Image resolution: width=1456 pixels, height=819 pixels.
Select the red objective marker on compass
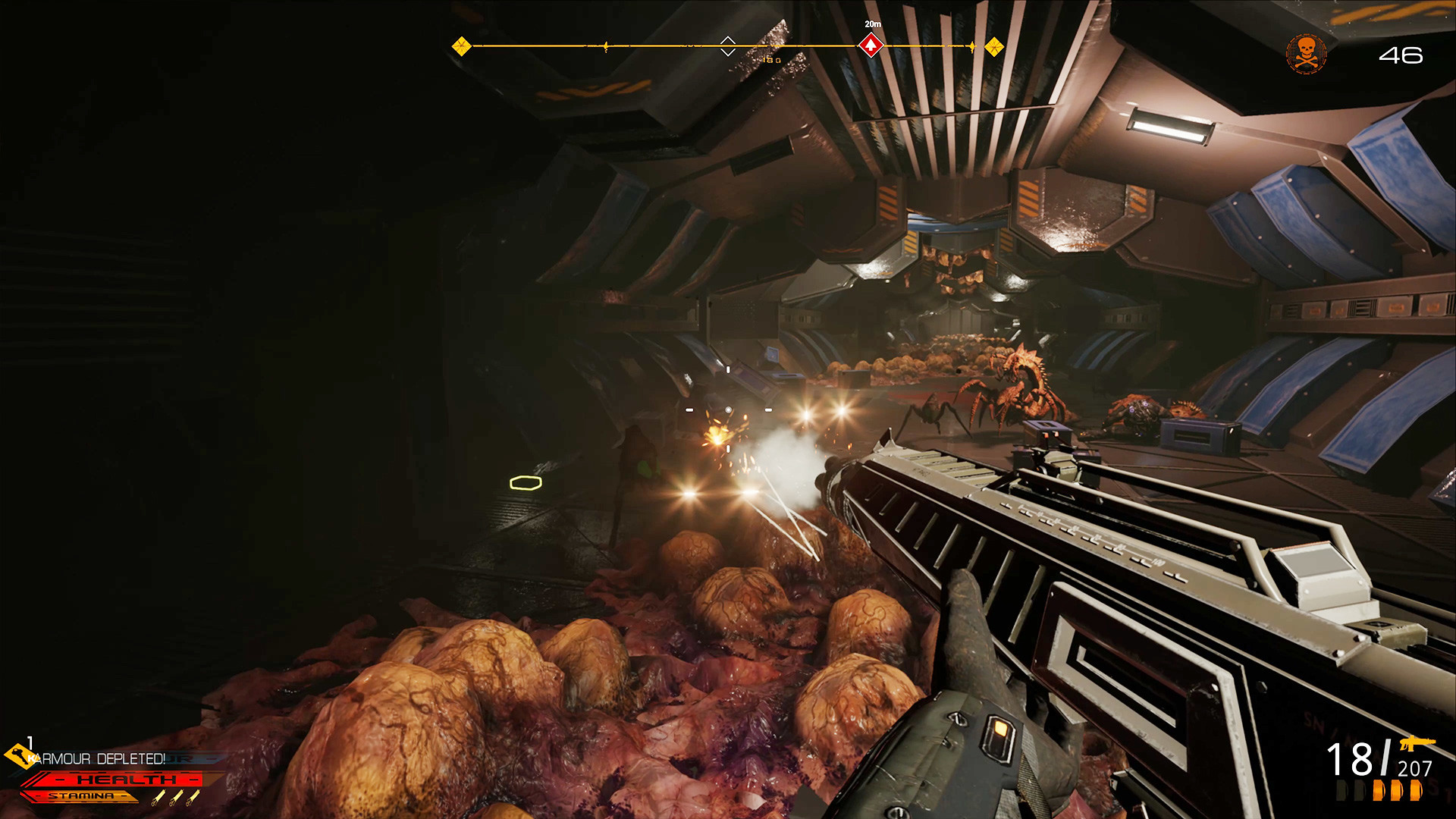pyautogui.click(x=871, y=46)
